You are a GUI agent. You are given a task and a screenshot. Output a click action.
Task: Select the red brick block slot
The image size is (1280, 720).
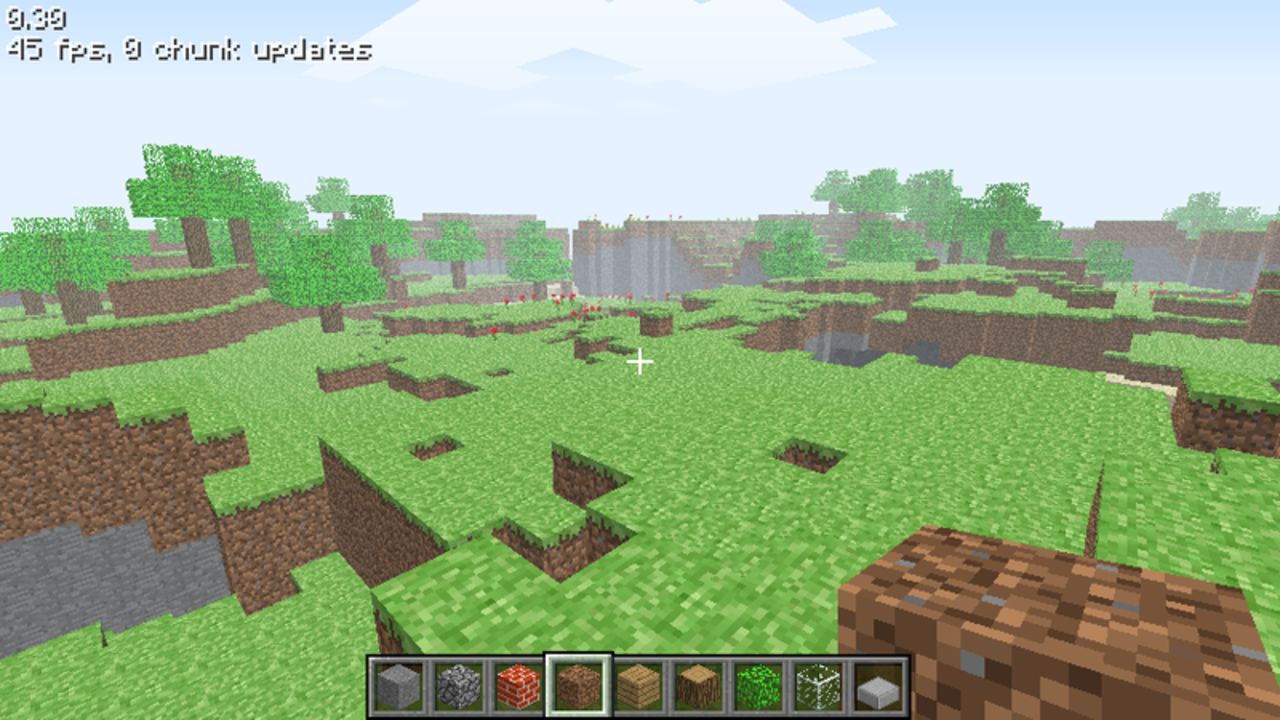click(514, 688)
